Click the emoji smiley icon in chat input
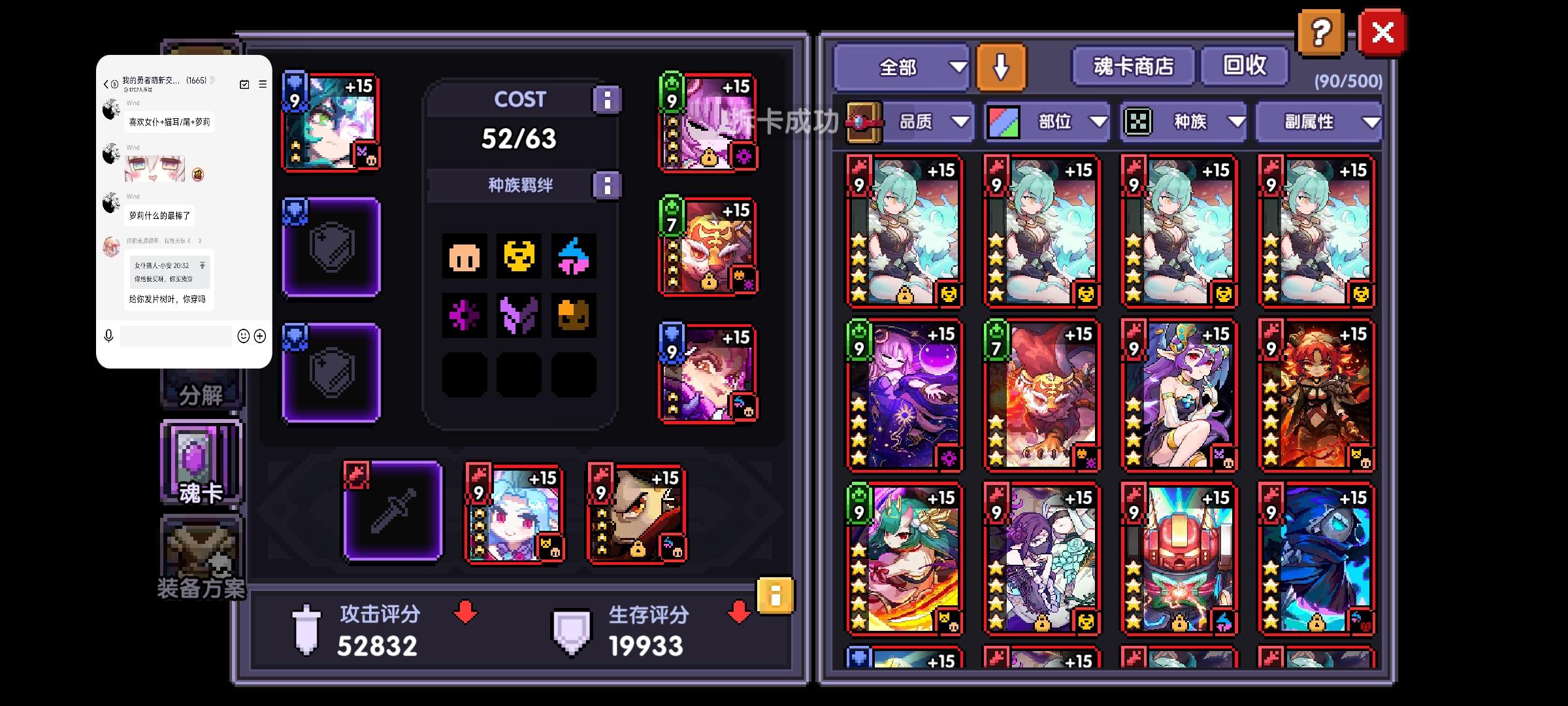This screenshot has height=706, width=1568. point(242,336)
